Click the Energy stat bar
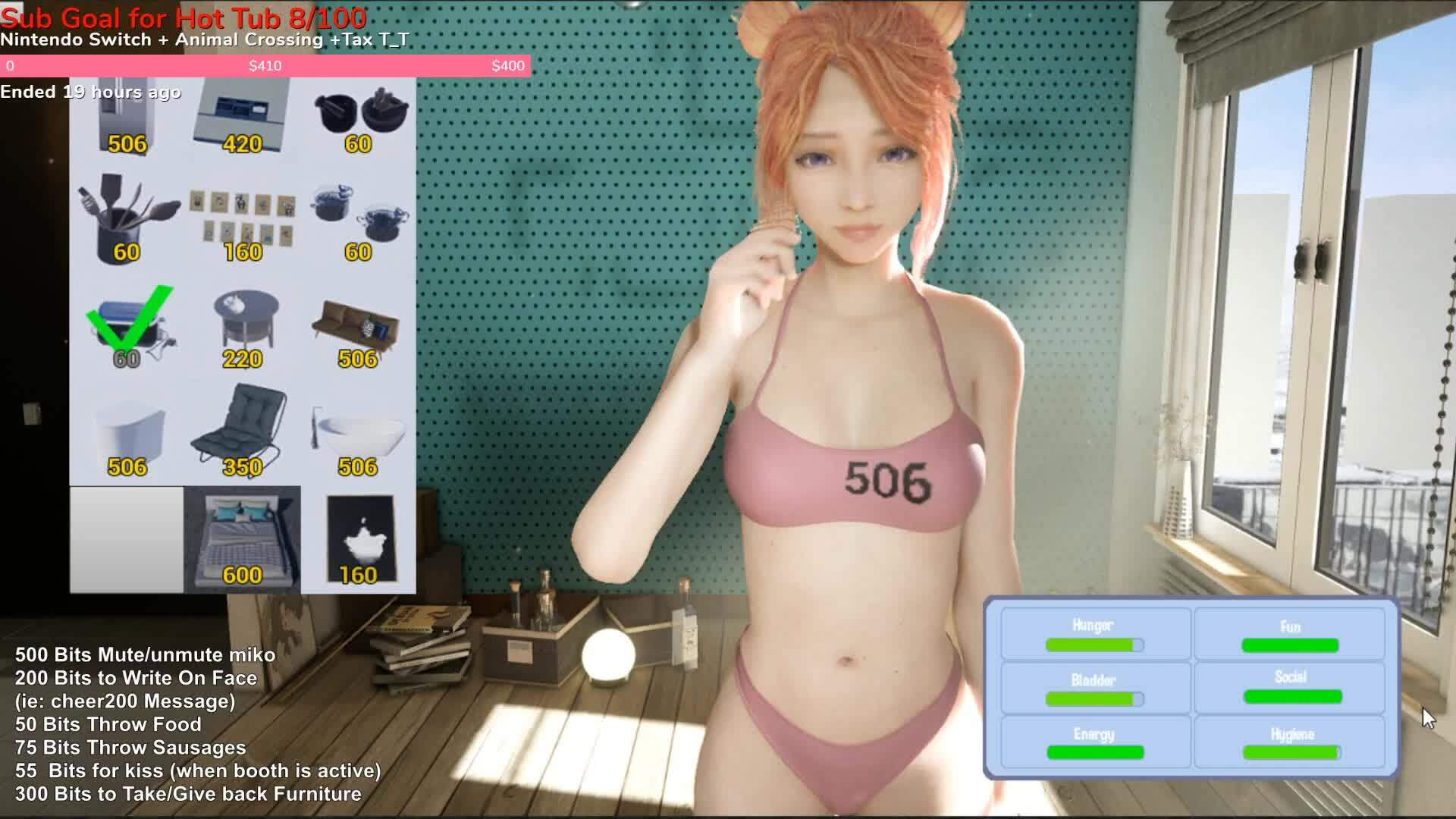1456x819 pixels. point(1094,753)
